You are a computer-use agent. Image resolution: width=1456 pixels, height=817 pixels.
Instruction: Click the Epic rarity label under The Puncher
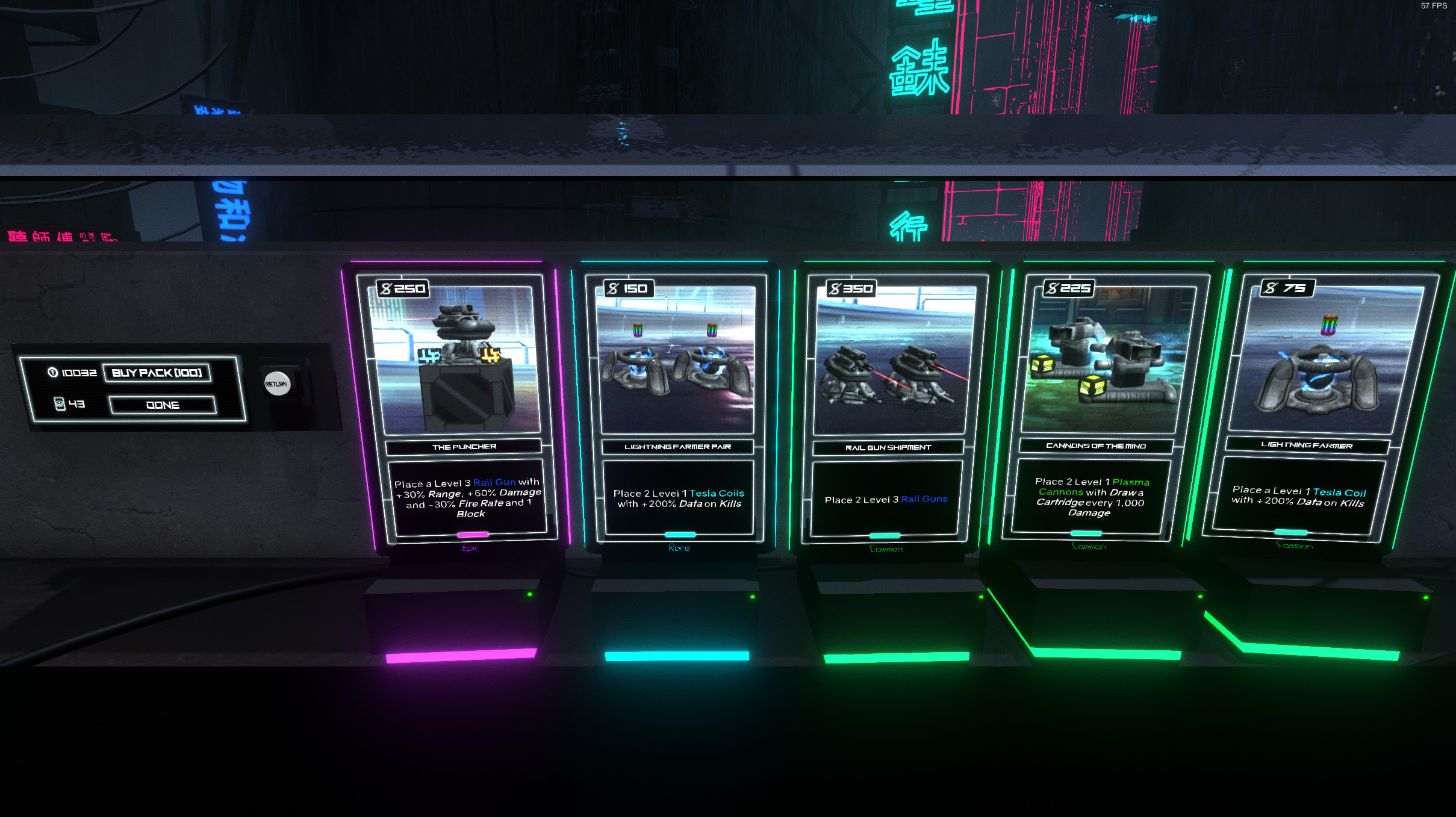point(471,548)
